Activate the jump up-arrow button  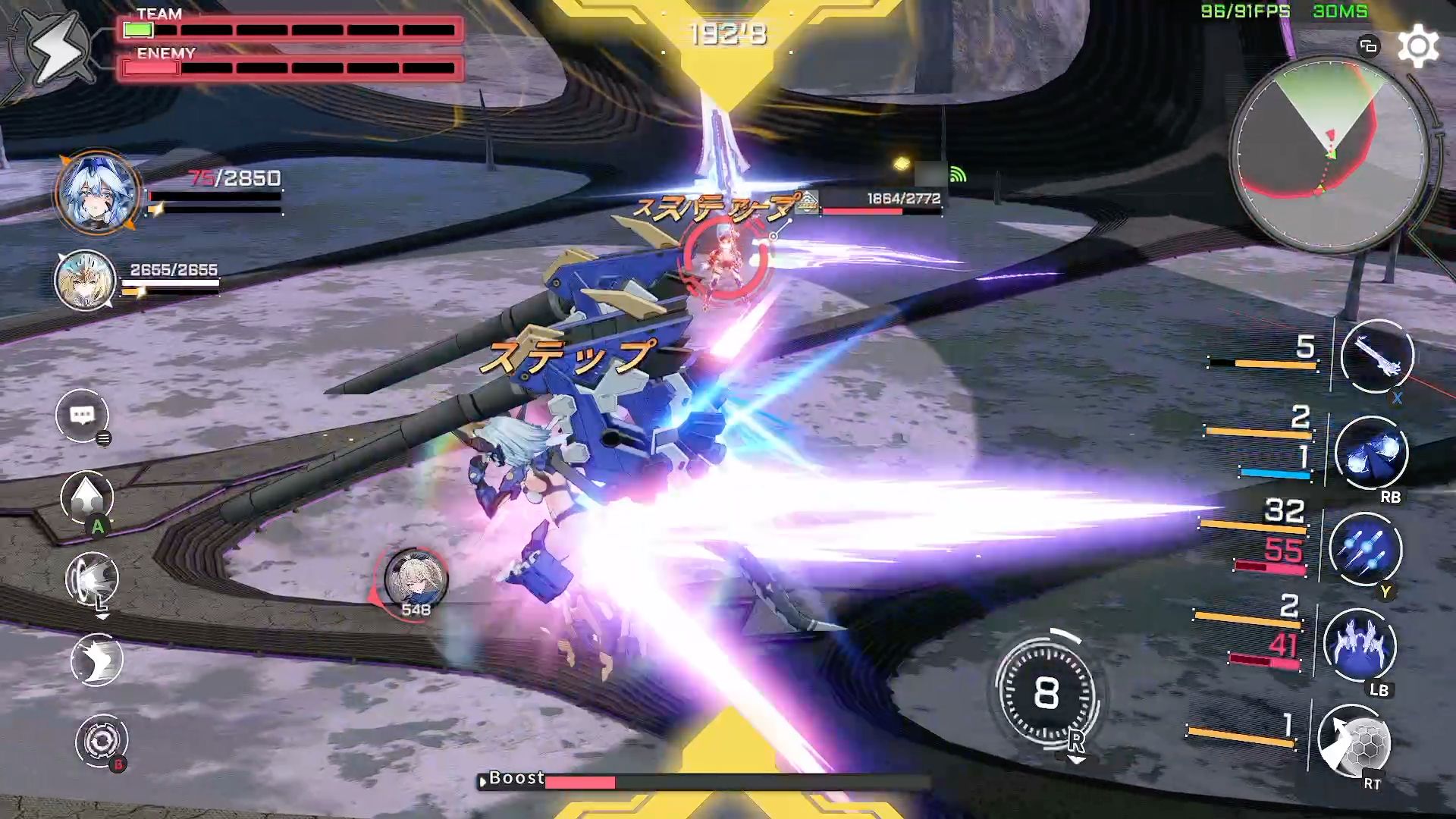click(x=86, y=497)
